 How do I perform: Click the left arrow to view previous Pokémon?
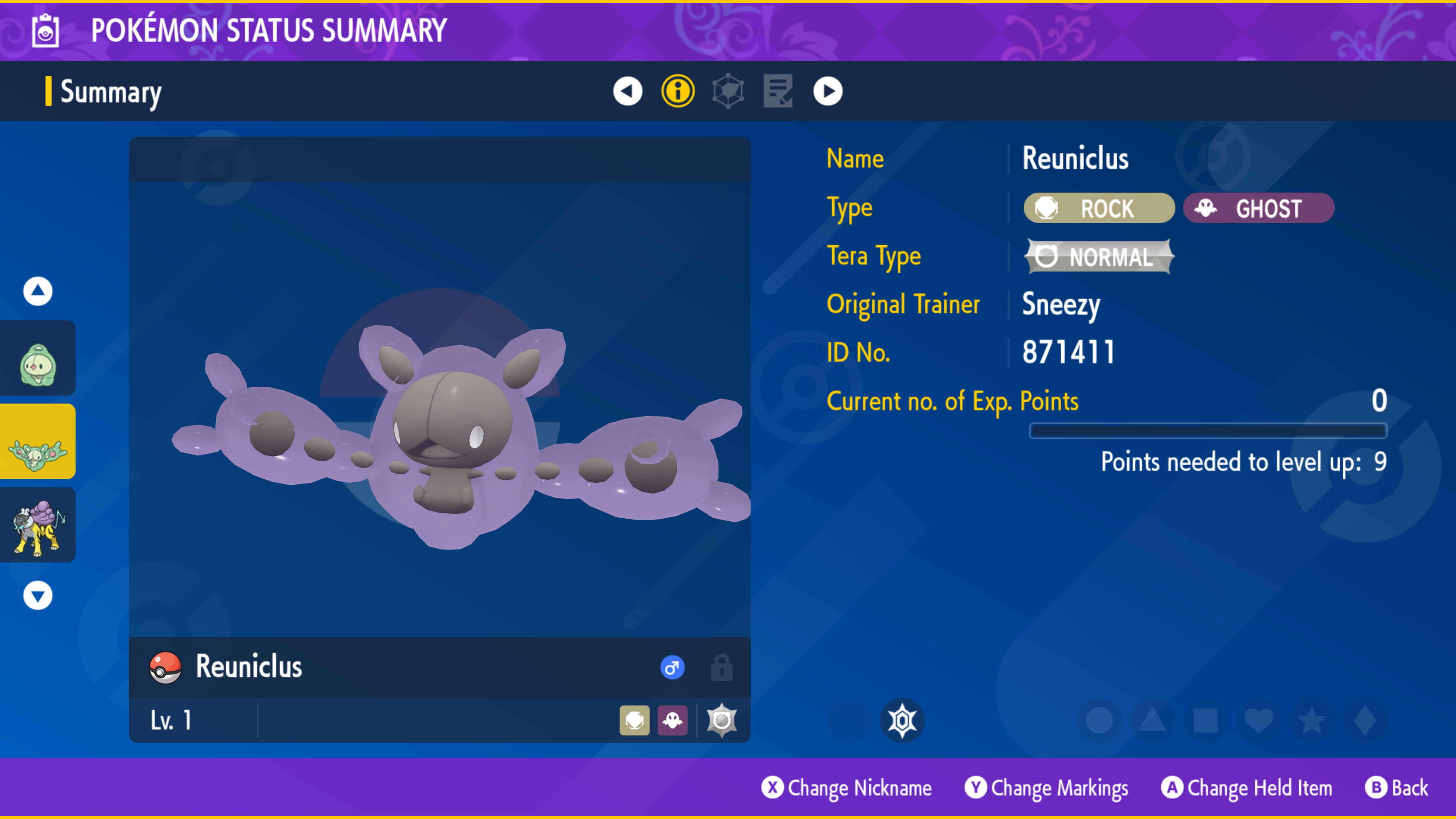pyautogui.click(x=628, y=91)
